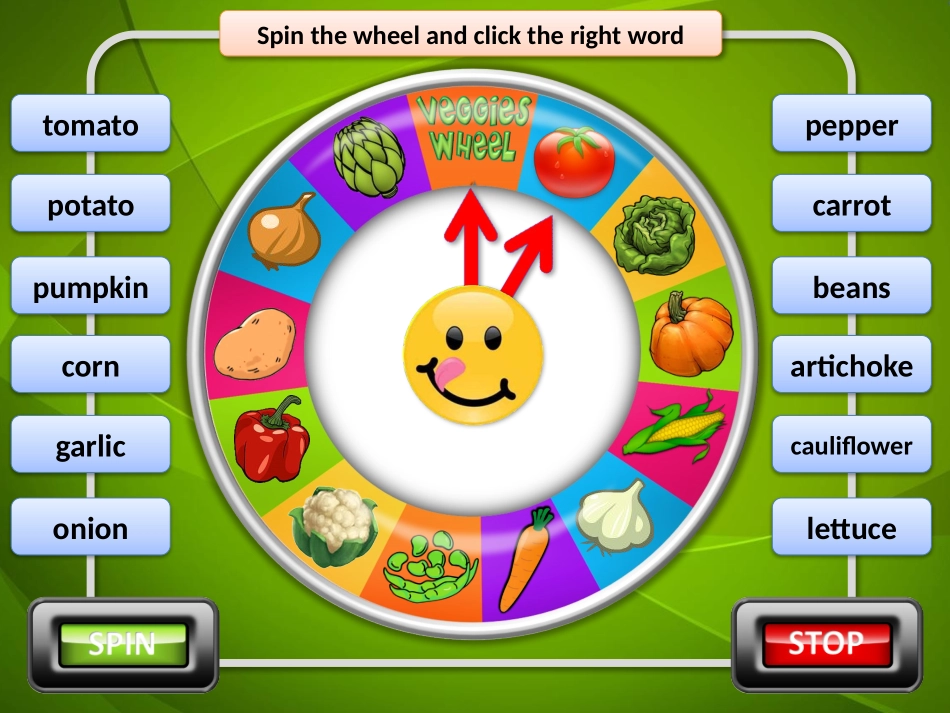
Task: Hit the red STOP button
Action: pyautogui.click(x=826, y=644)
